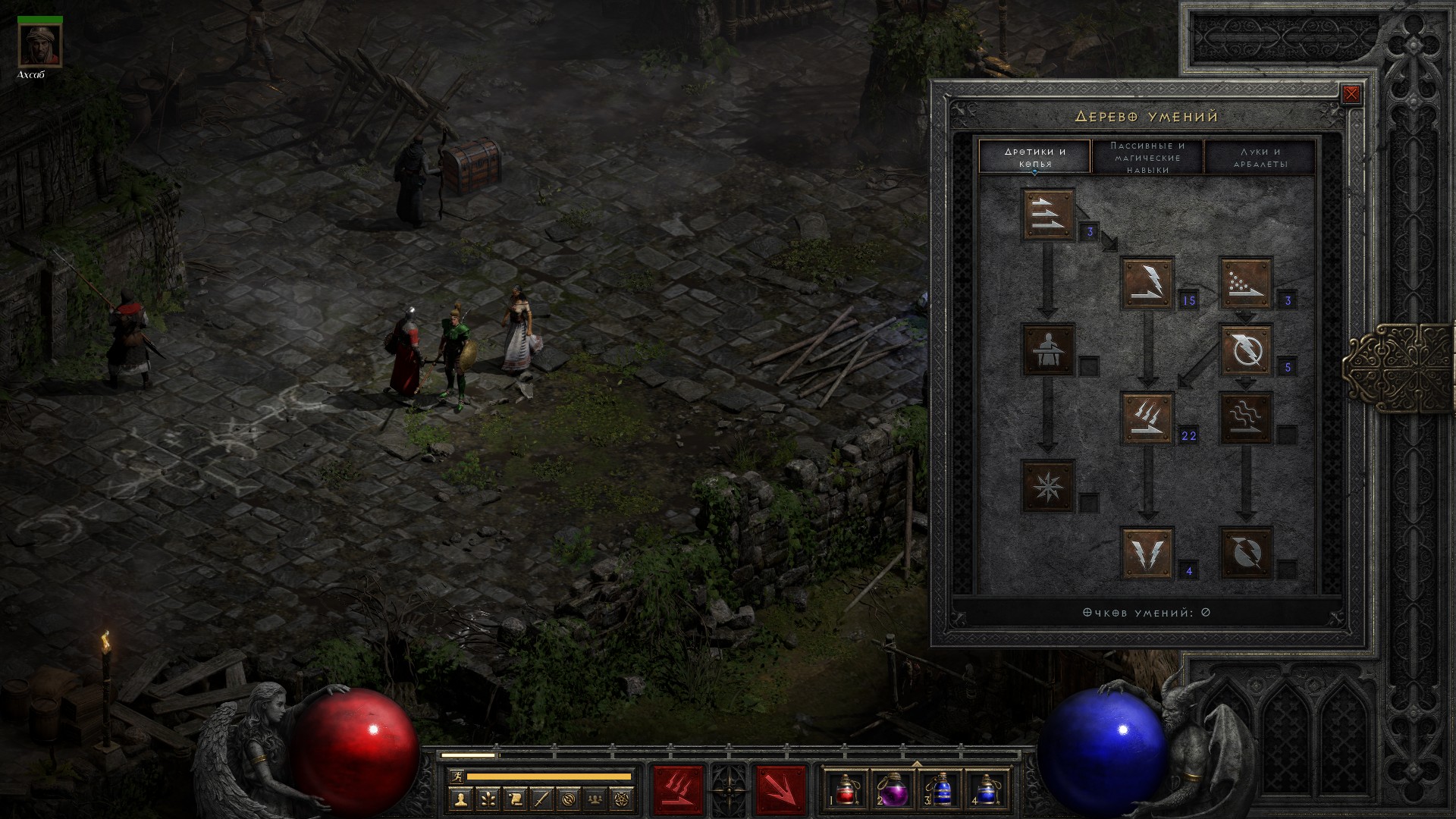Close the skill tree panel
This screenshot has width=1456, height=819.
coord(1351,95)
